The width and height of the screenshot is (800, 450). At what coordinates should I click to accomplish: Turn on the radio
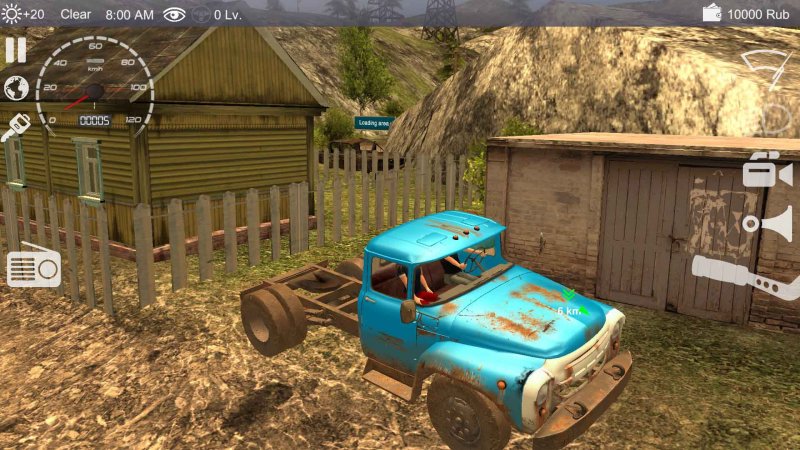34,268
